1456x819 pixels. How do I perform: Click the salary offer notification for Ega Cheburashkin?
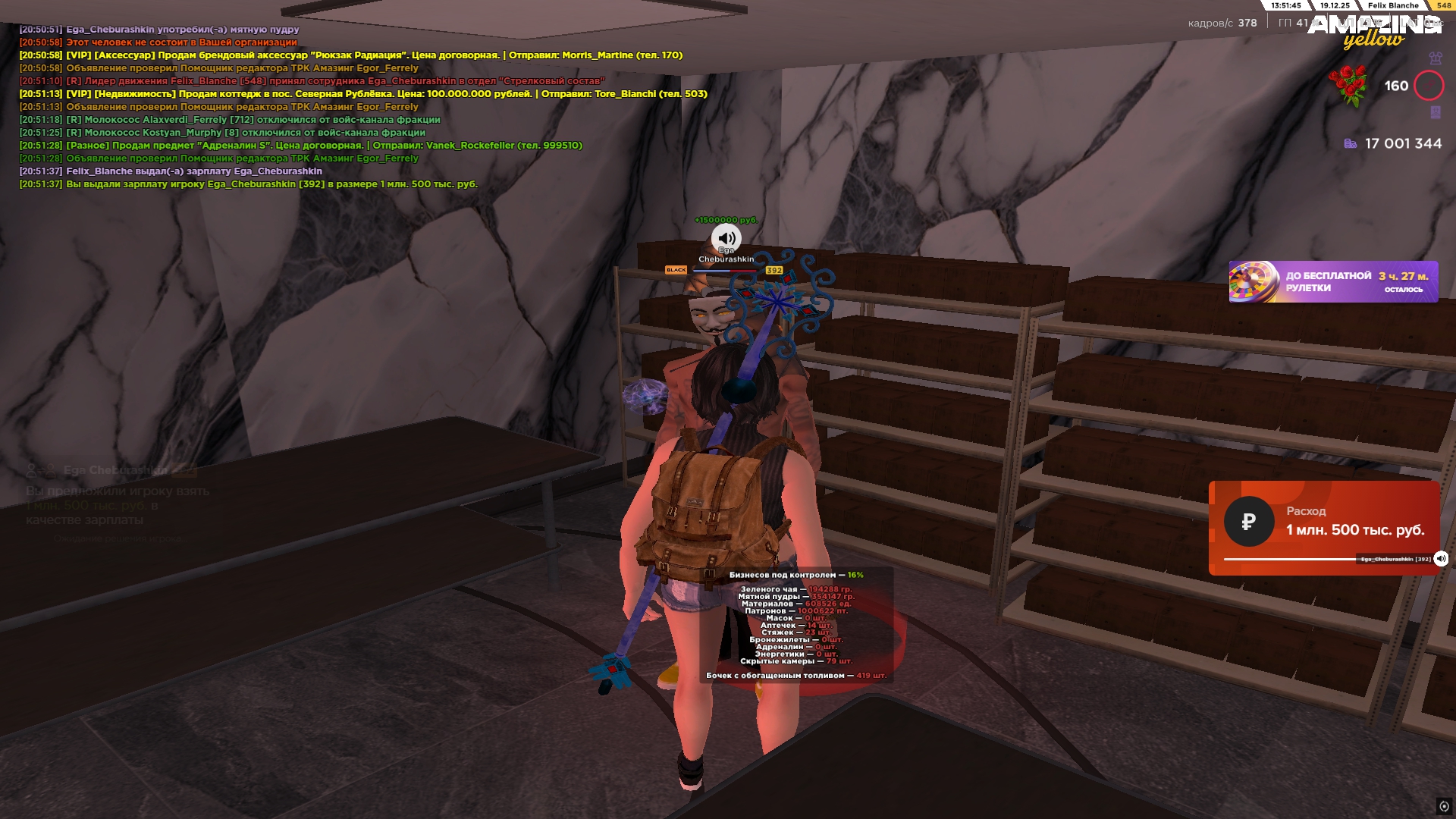118,497
